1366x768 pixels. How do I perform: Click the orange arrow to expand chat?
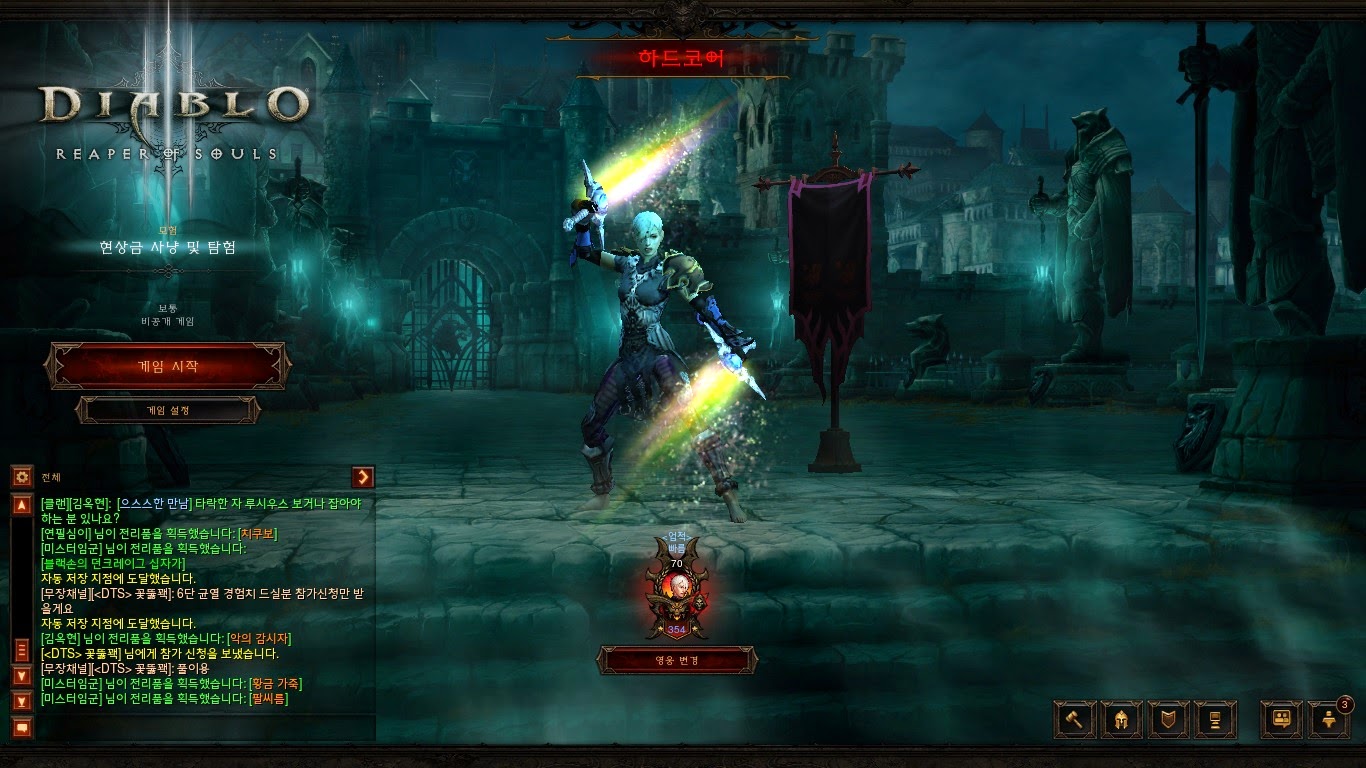(x=363, y=477)
